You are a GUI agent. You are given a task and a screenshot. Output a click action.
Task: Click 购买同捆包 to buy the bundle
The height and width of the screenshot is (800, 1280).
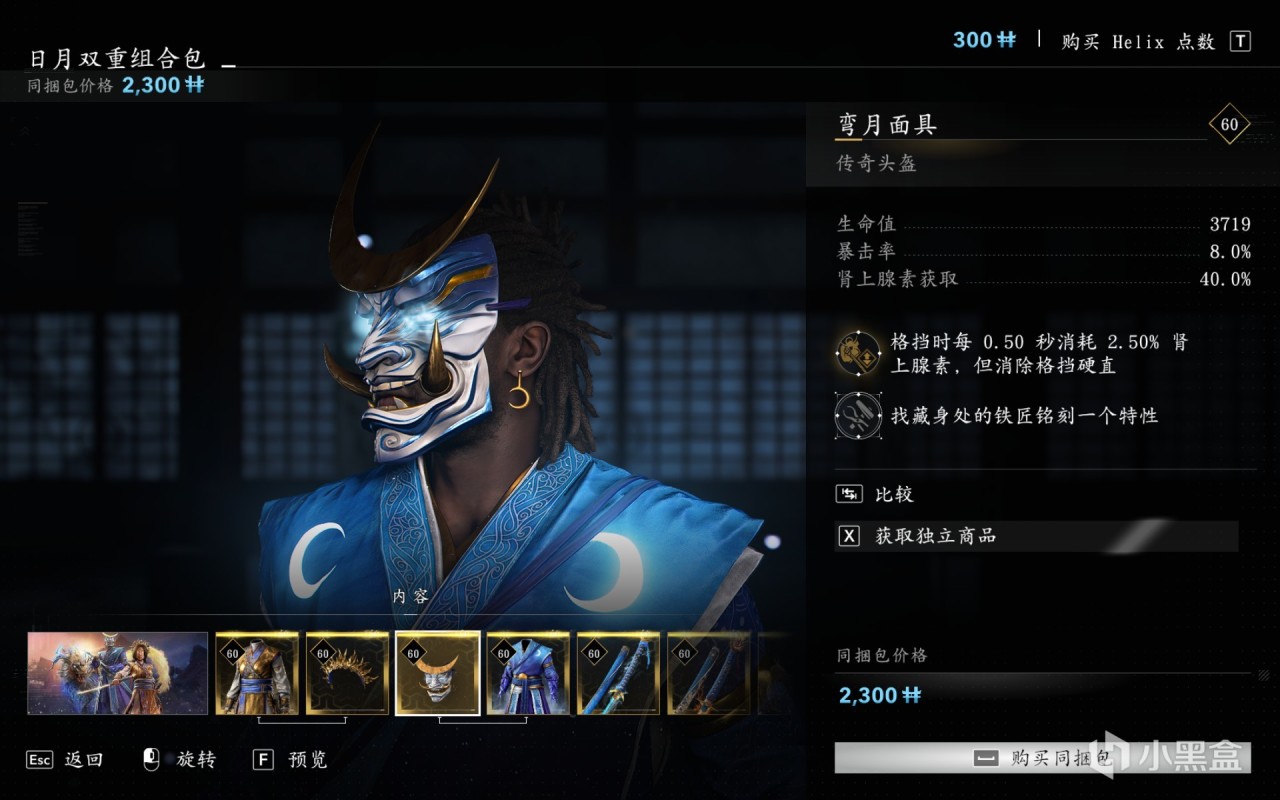(1041, 758)
